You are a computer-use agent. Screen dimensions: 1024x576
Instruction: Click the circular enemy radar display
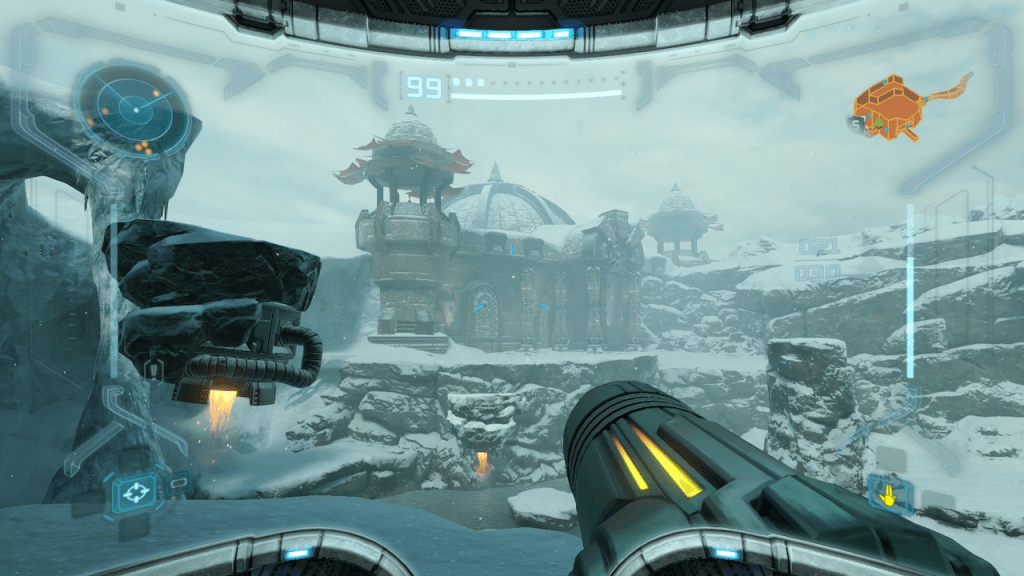click(131, 111)
